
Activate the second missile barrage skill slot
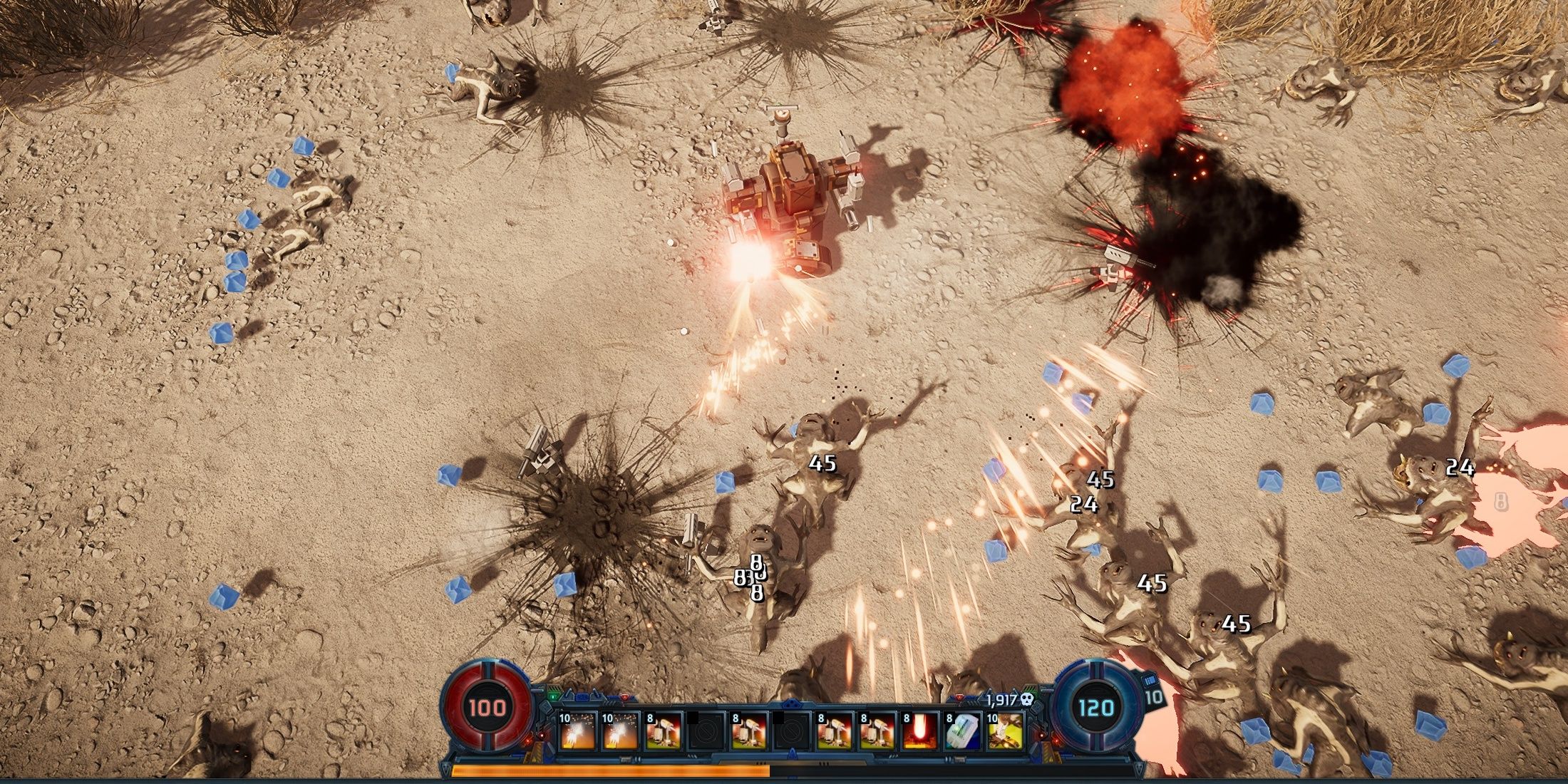(x=620, y=731)
